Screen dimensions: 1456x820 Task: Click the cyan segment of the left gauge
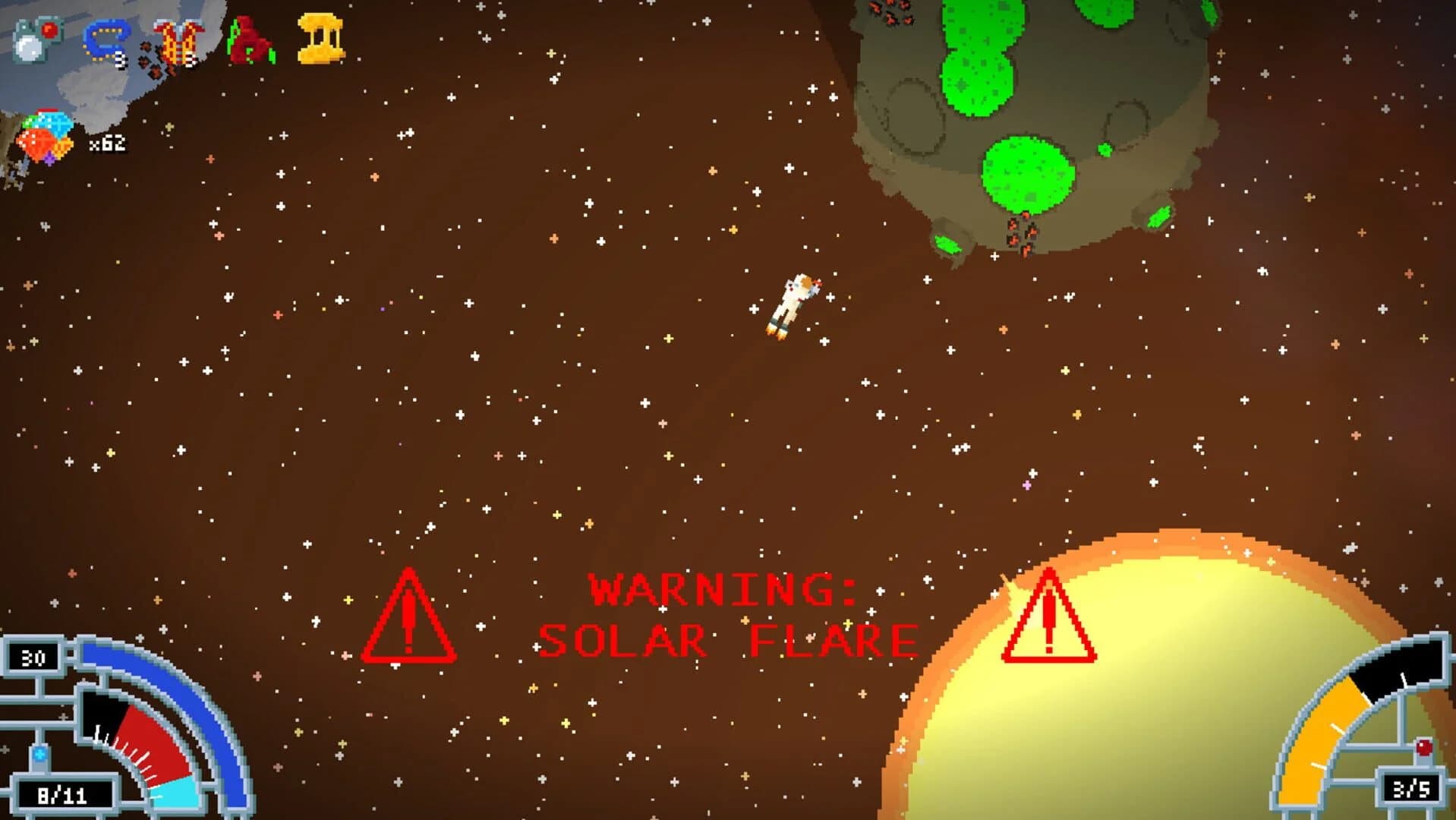point(176,797)
